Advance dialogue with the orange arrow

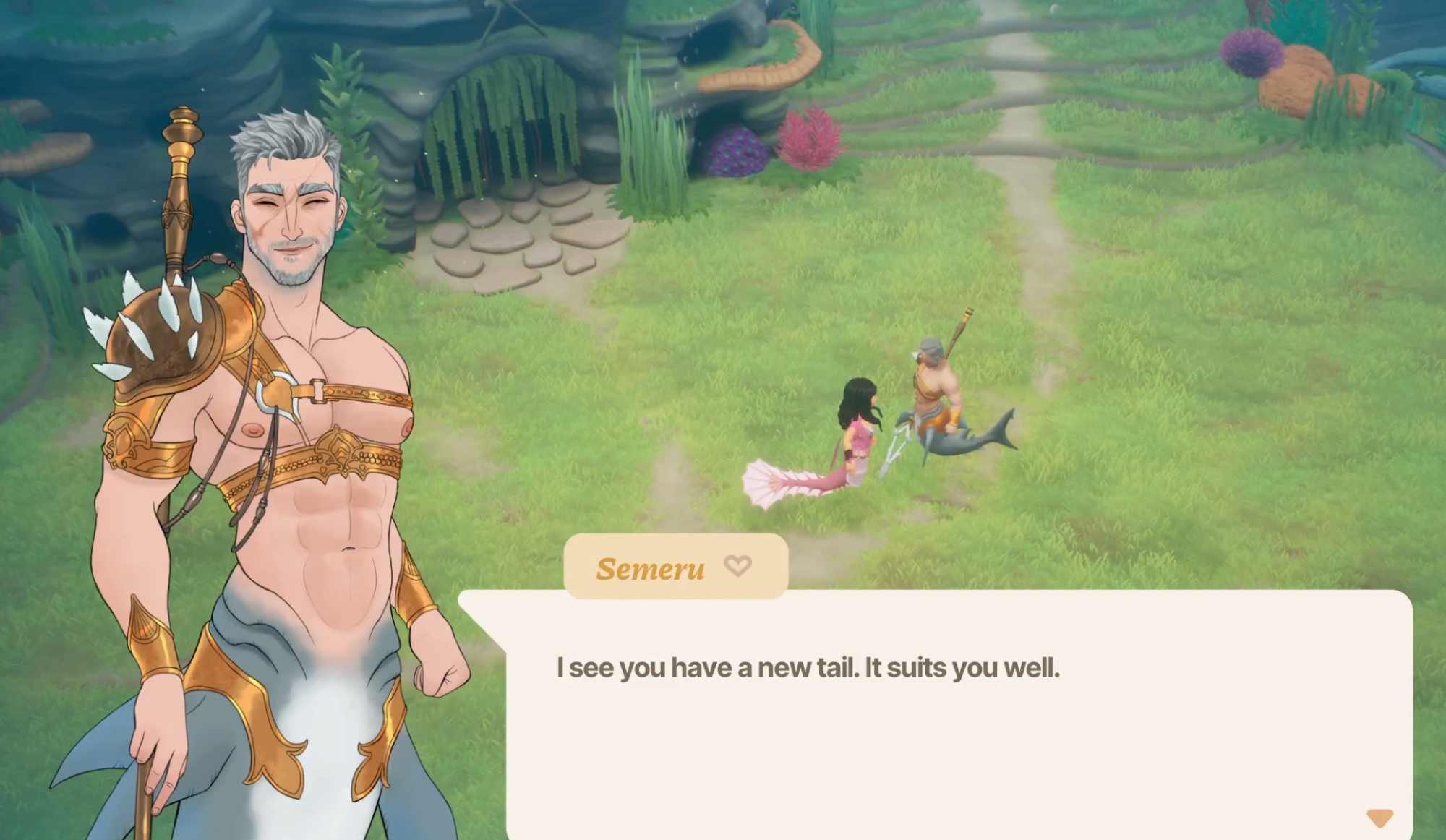1379,818
